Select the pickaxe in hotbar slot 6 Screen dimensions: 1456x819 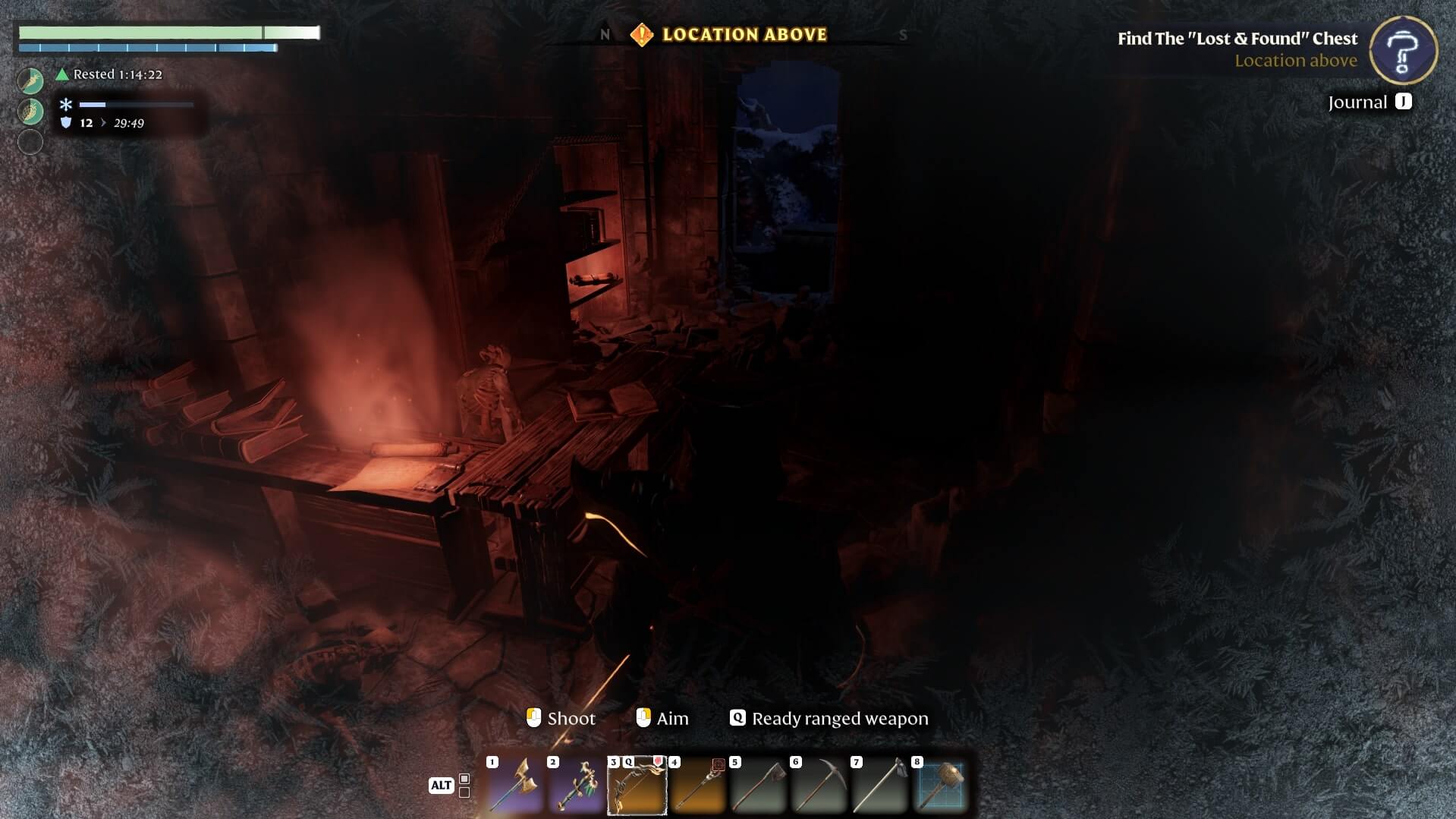point(819,786)
